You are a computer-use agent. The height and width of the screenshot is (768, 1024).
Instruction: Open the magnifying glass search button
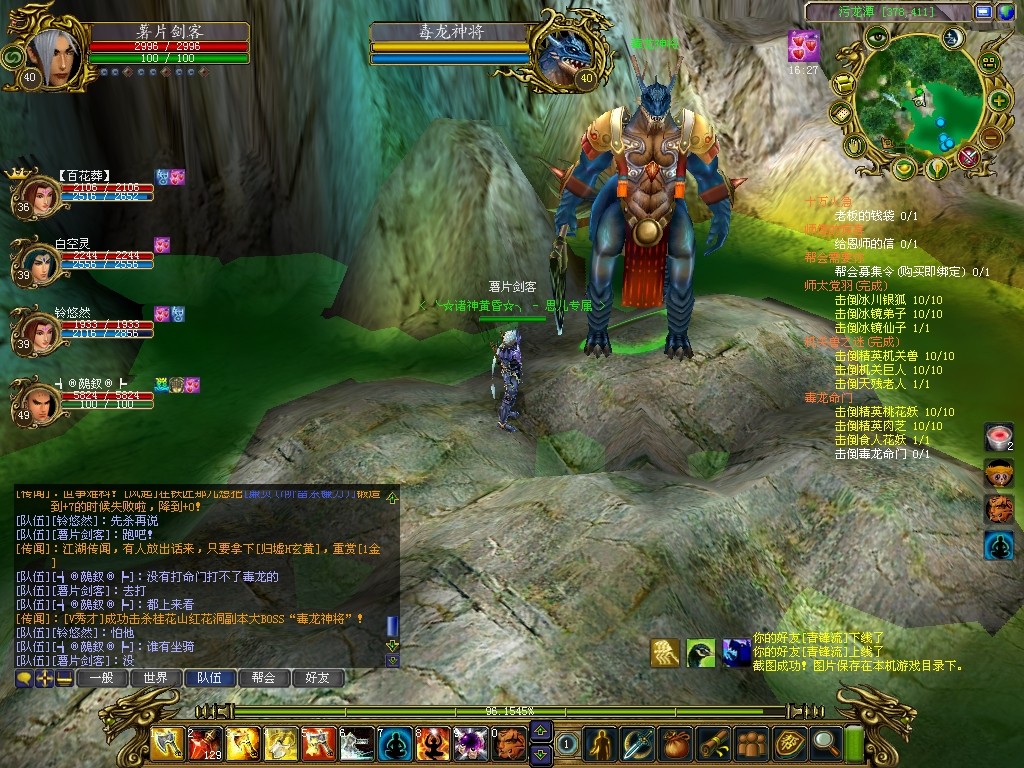827,742
